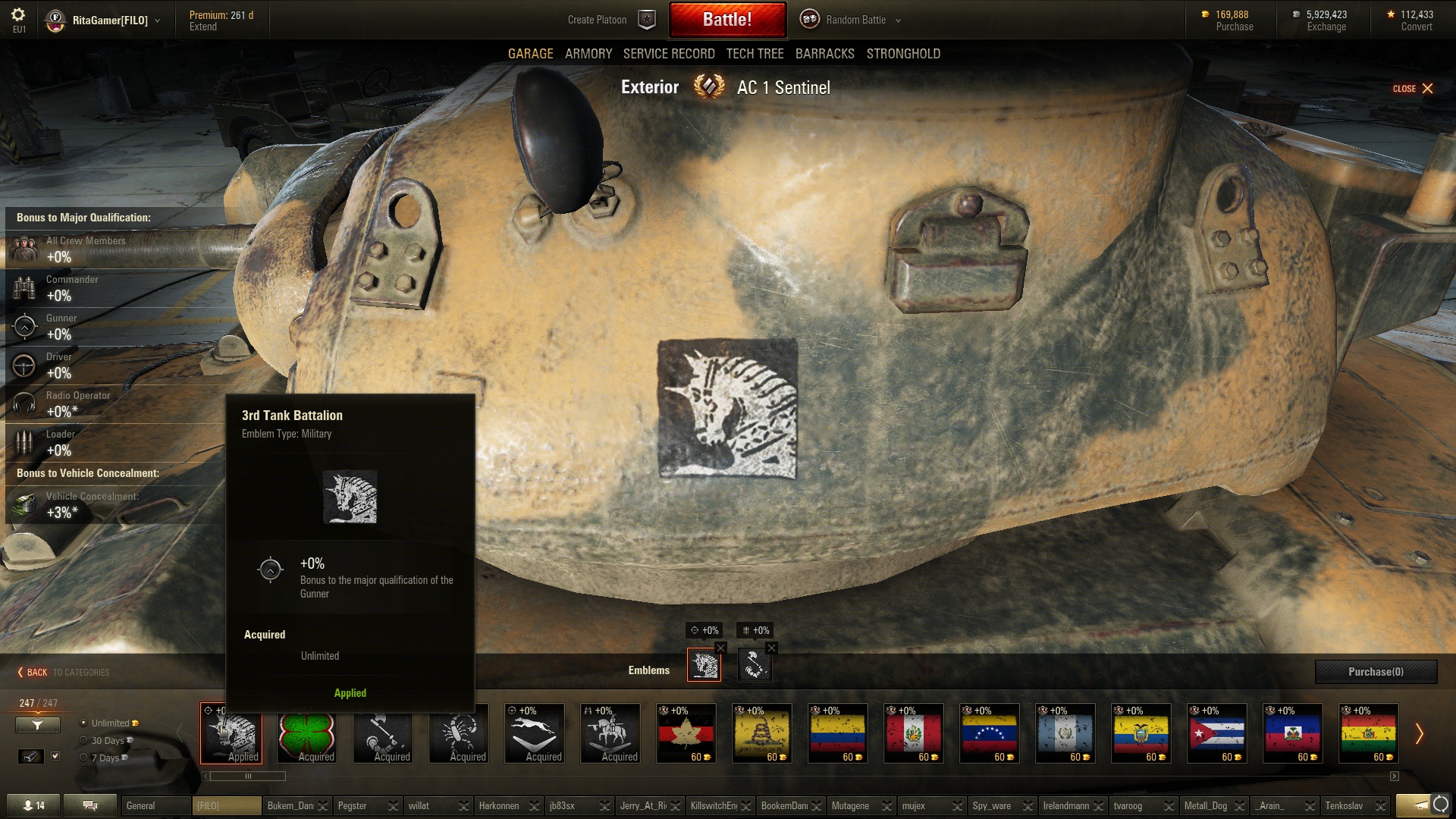
Task: Click the emblem filter funnel button
Action: pyautogui.click(x=37, y=726)
